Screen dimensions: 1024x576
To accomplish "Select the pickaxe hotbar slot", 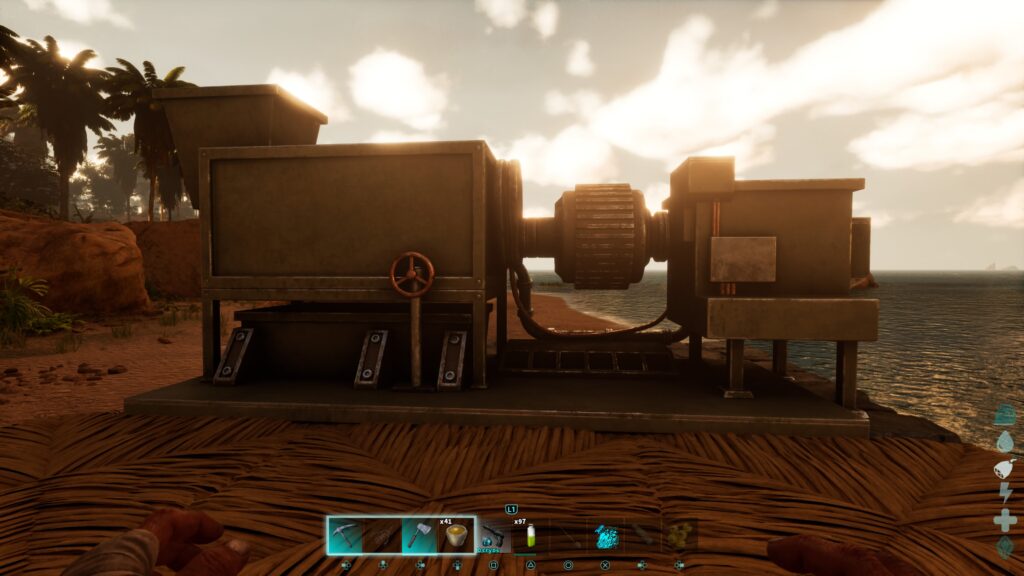I will click(x=345, y=535).
